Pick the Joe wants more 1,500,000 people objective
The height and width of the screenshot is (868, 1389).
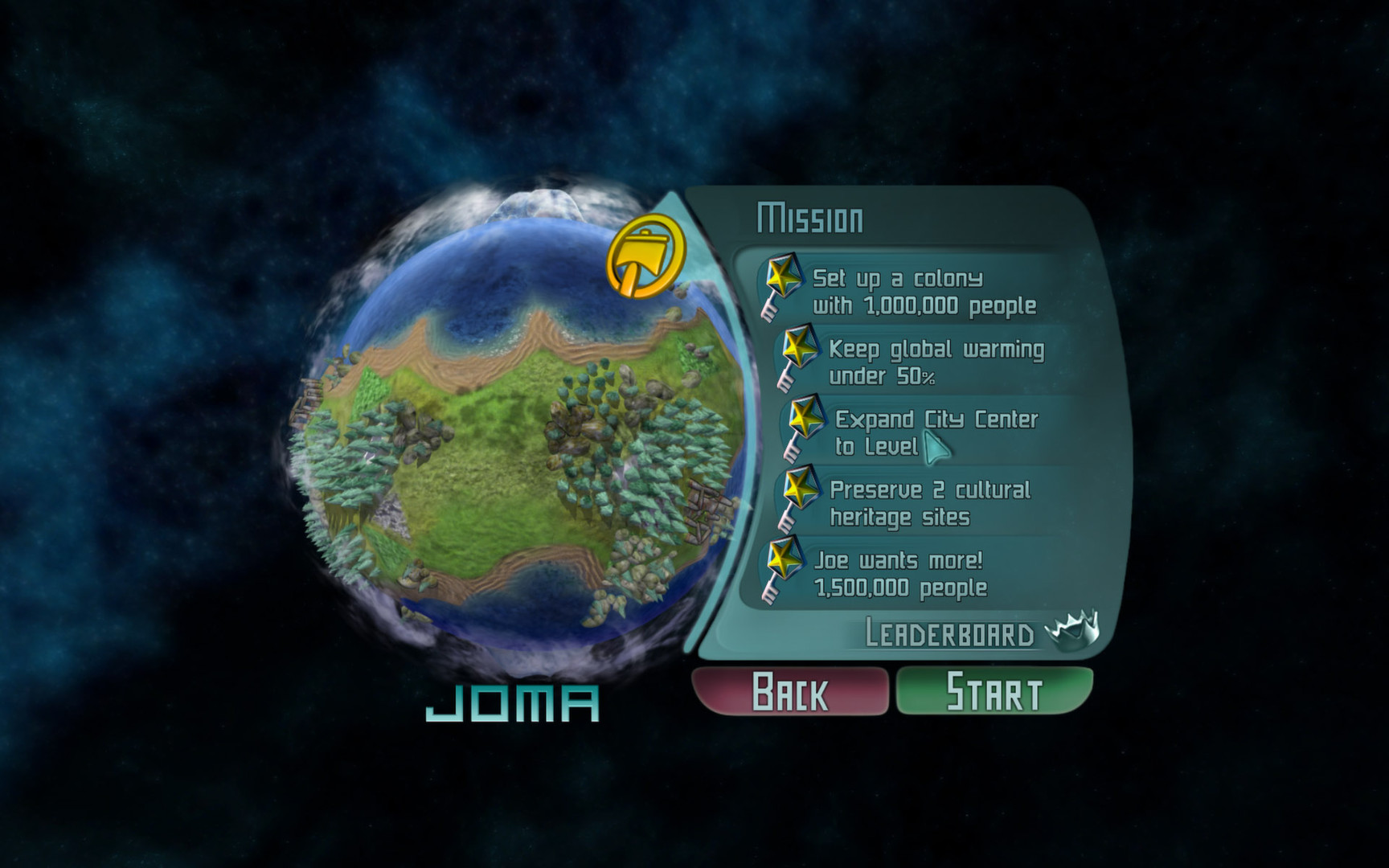(x=900, y=574)
